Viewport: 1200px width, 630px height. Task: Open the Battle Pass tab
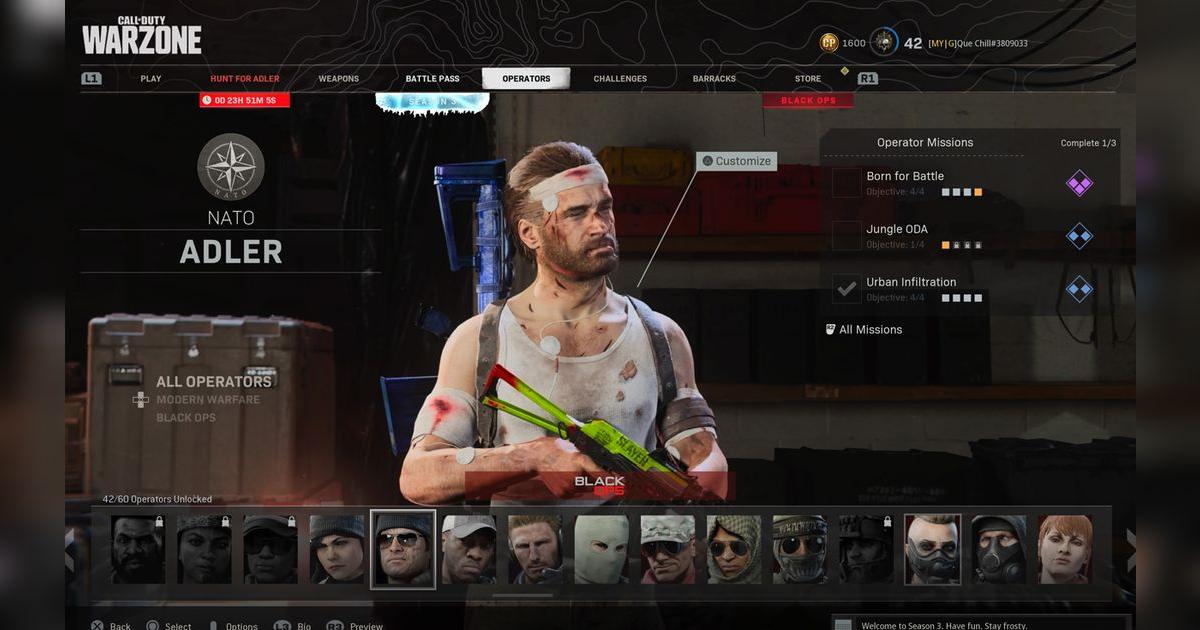tap(433, 79)
